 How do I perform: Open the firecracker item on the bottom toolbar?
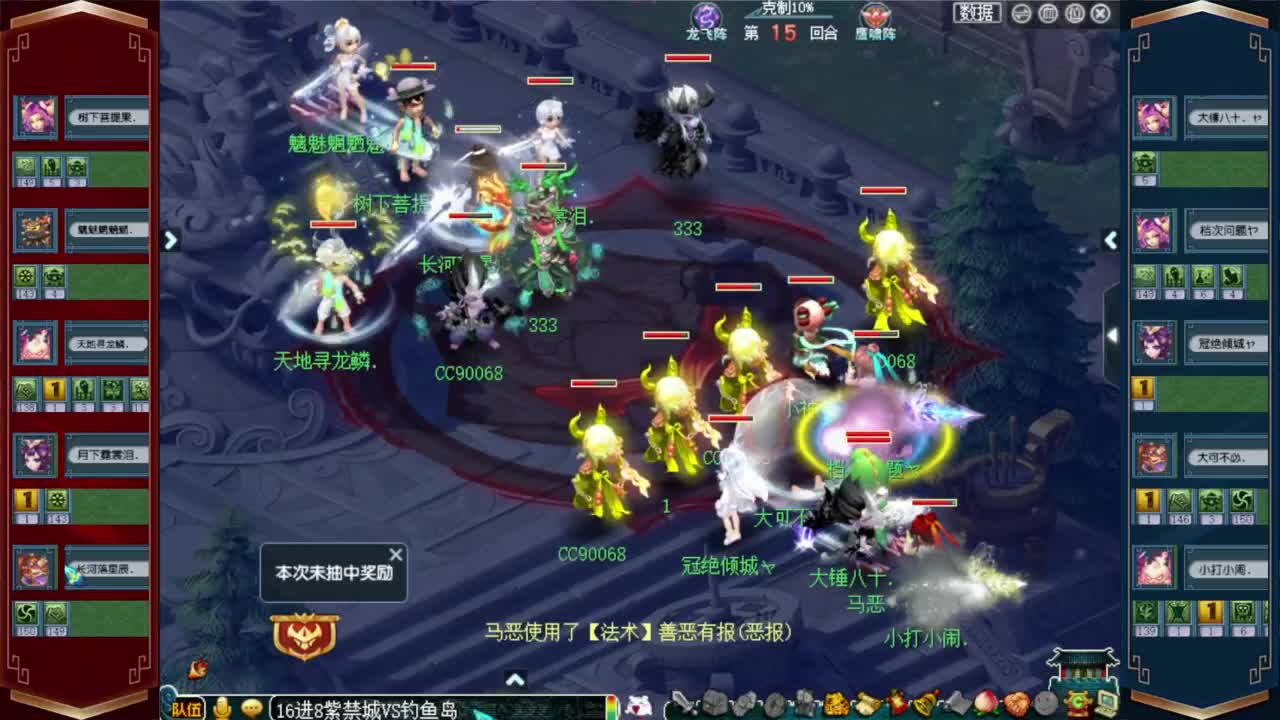(899, 705)
